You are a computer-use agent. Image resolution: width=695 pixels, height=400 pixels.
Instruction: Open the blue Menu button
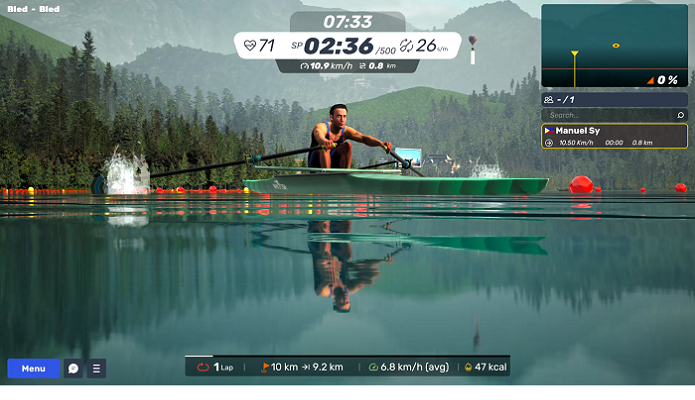[x=33, y=369]
